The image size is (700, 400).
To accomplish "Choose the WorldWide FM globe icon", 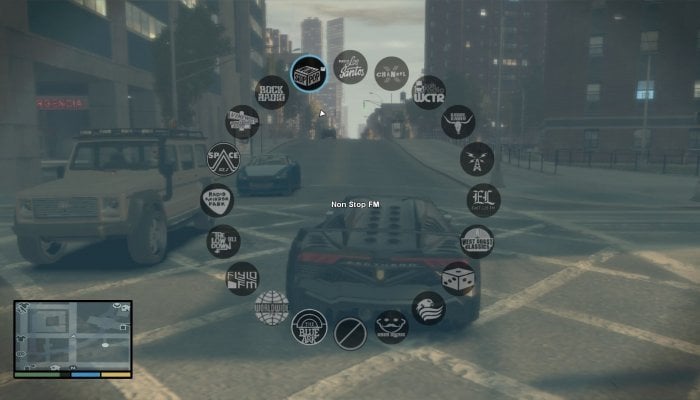I will pyautogui.click(x=271, y=307).
